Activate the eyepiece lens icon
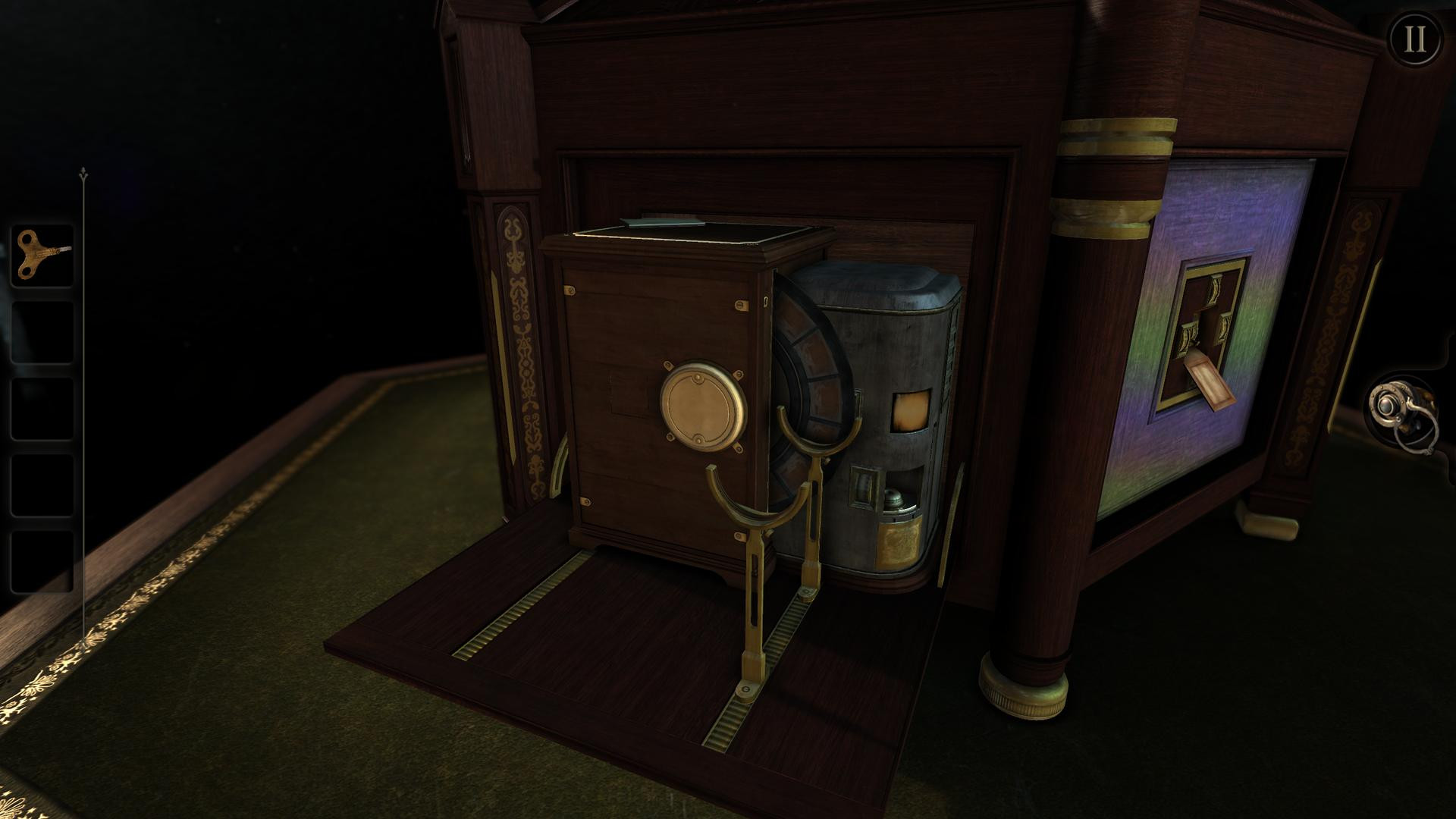 click(1401, 415)
